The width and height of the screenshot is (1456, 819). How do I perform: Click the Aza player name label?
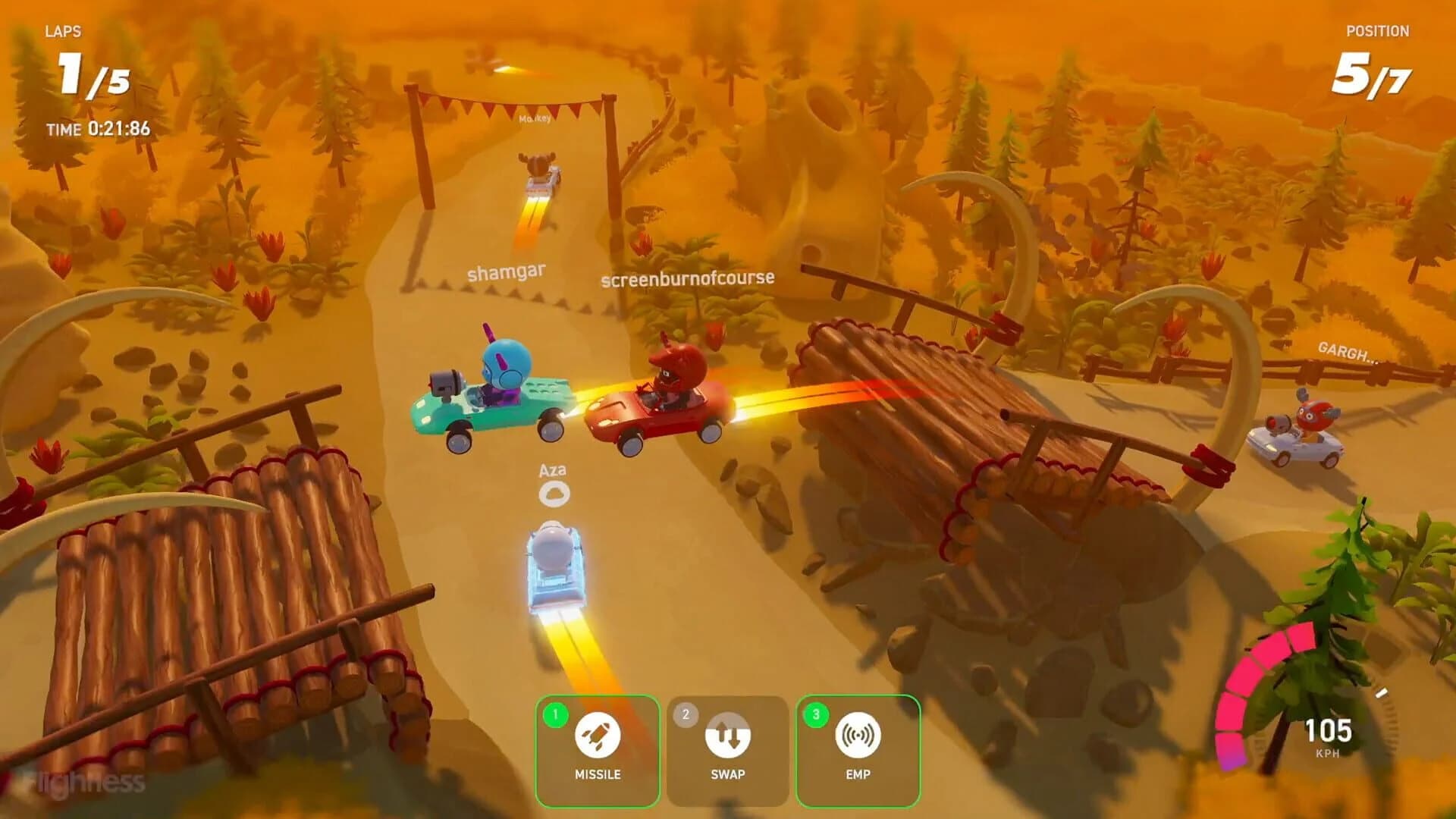(554, 469)
